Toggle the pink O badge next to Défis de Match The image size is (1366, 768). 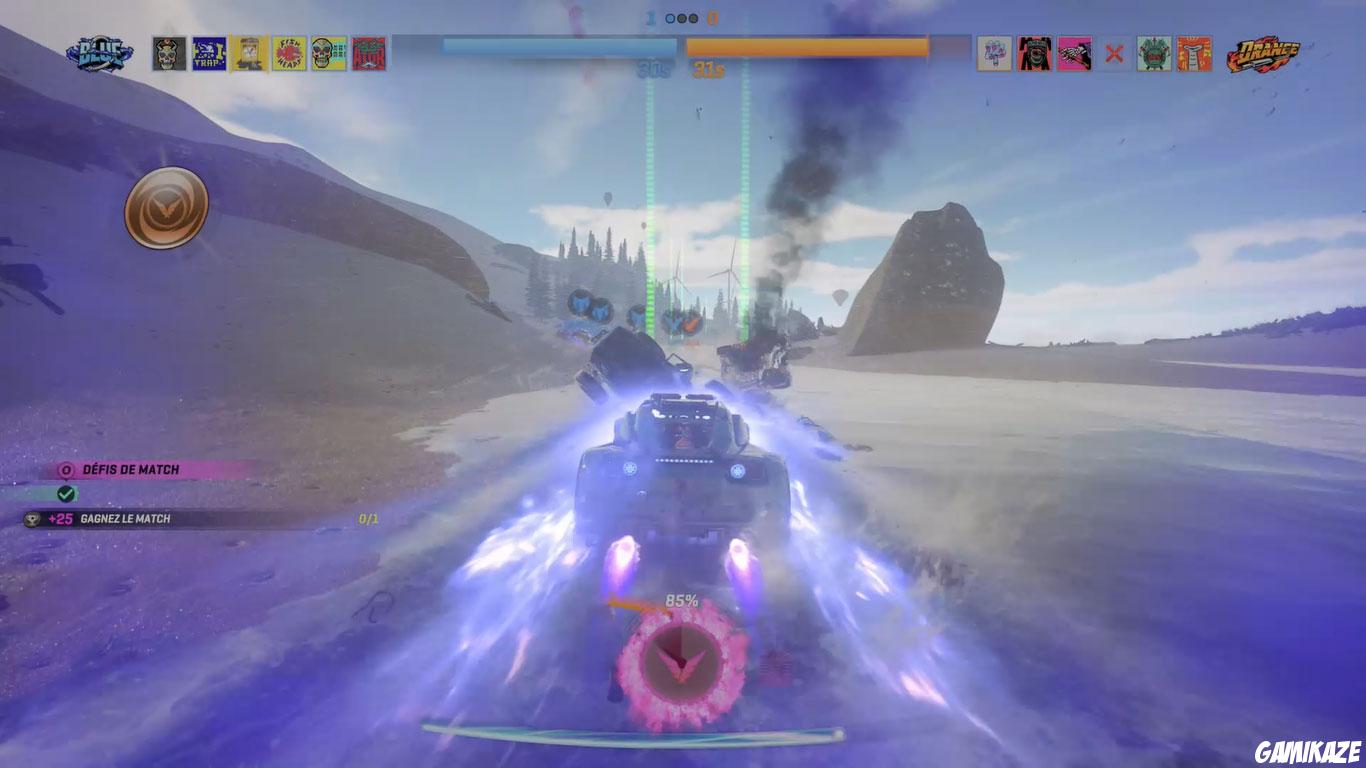pos(65,467)
